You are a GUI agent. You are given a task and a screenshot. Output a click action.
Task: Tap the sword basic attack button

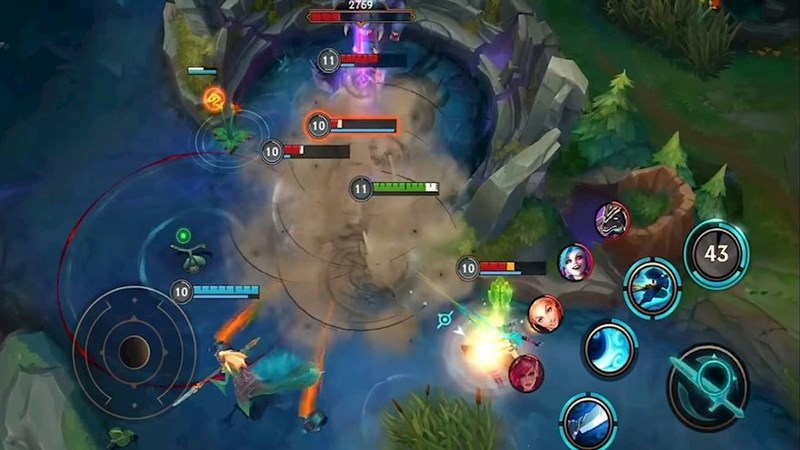click(708, 385)
